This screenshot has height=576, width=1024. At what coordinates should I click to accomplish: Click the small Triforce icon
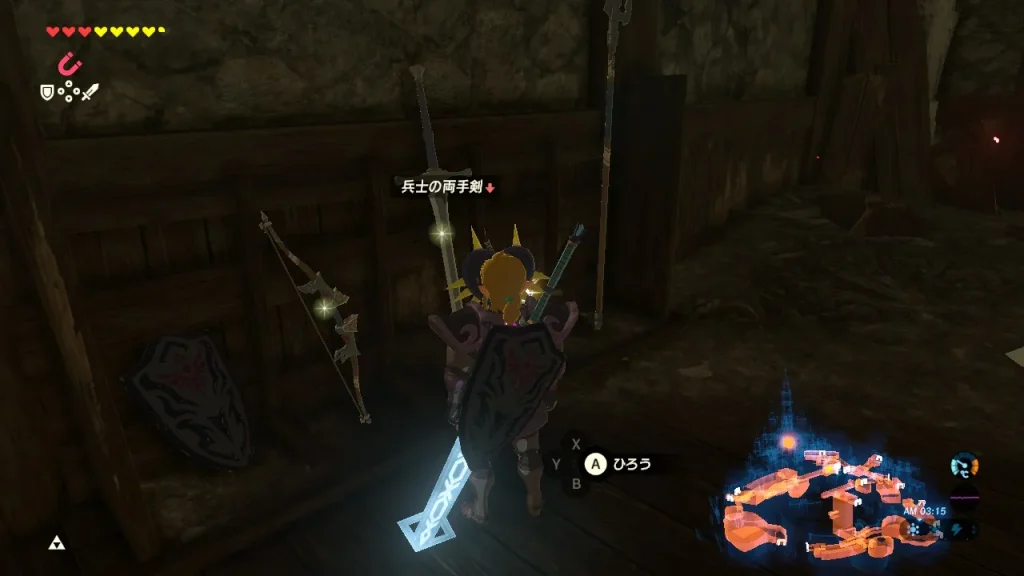57,543
